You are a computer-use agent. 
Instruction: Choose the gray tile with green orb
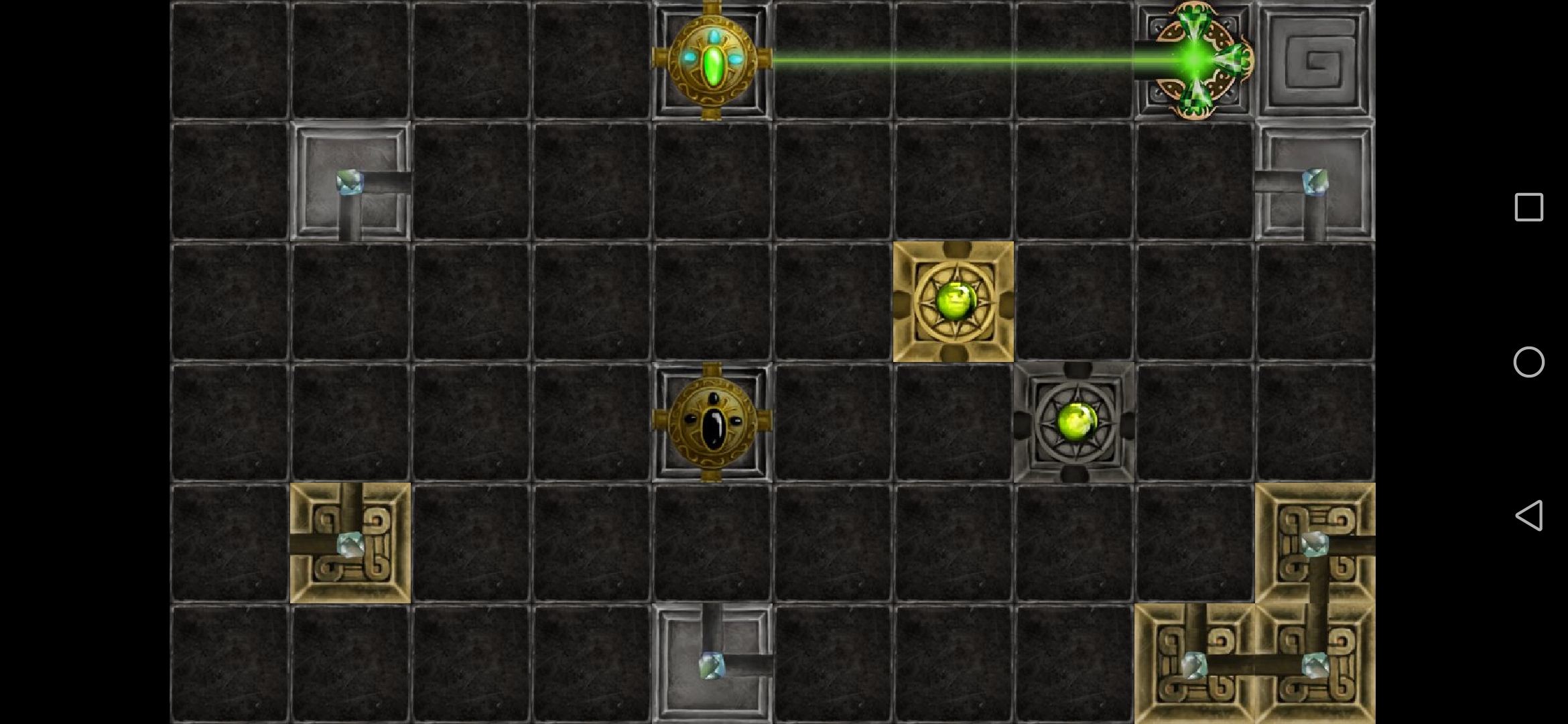tap(1074, 422)
